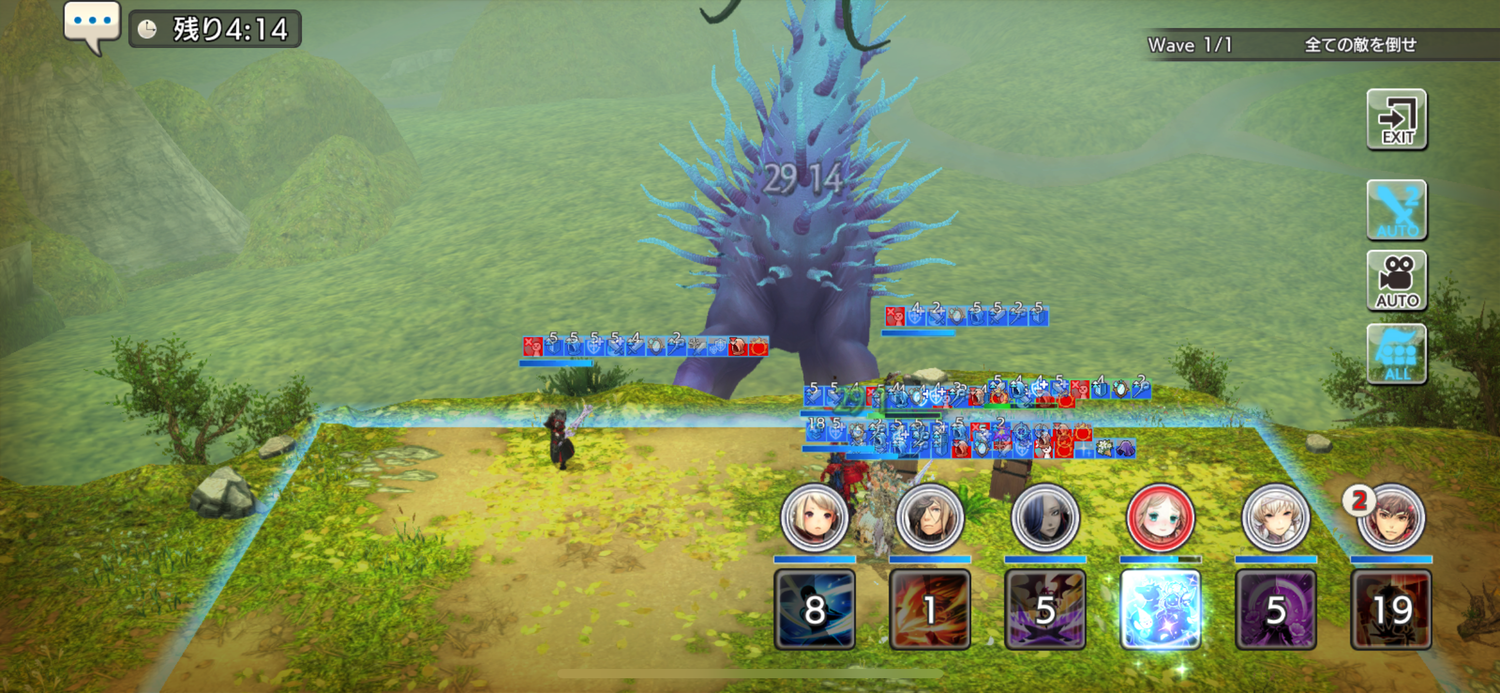Toggle the AUTO camera button
Screen dimensions: 1500x693
coord(1397,281)
